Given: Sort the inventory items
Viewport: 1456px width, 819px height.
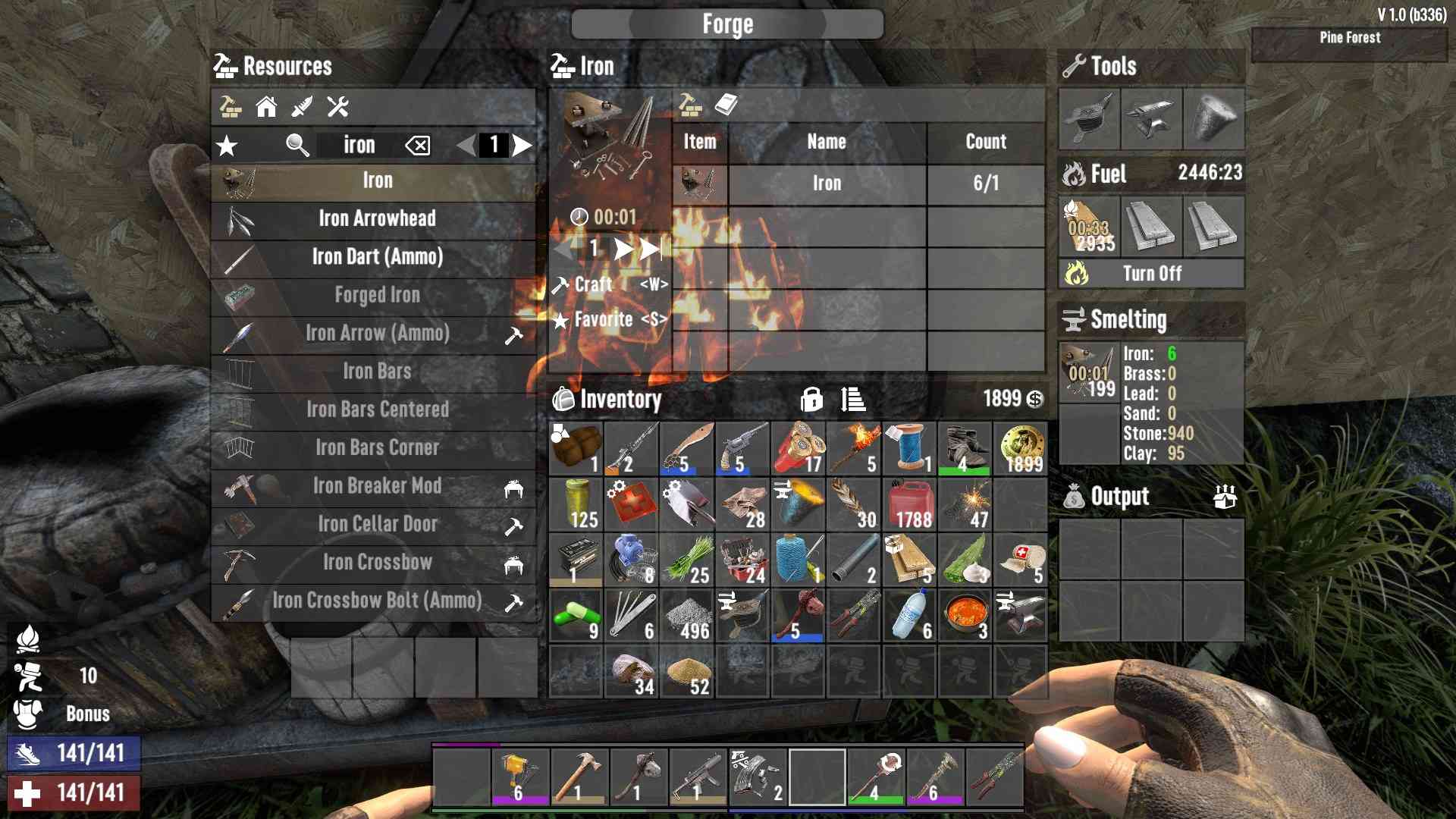Looking at the screenshot, I should point(853,399).
